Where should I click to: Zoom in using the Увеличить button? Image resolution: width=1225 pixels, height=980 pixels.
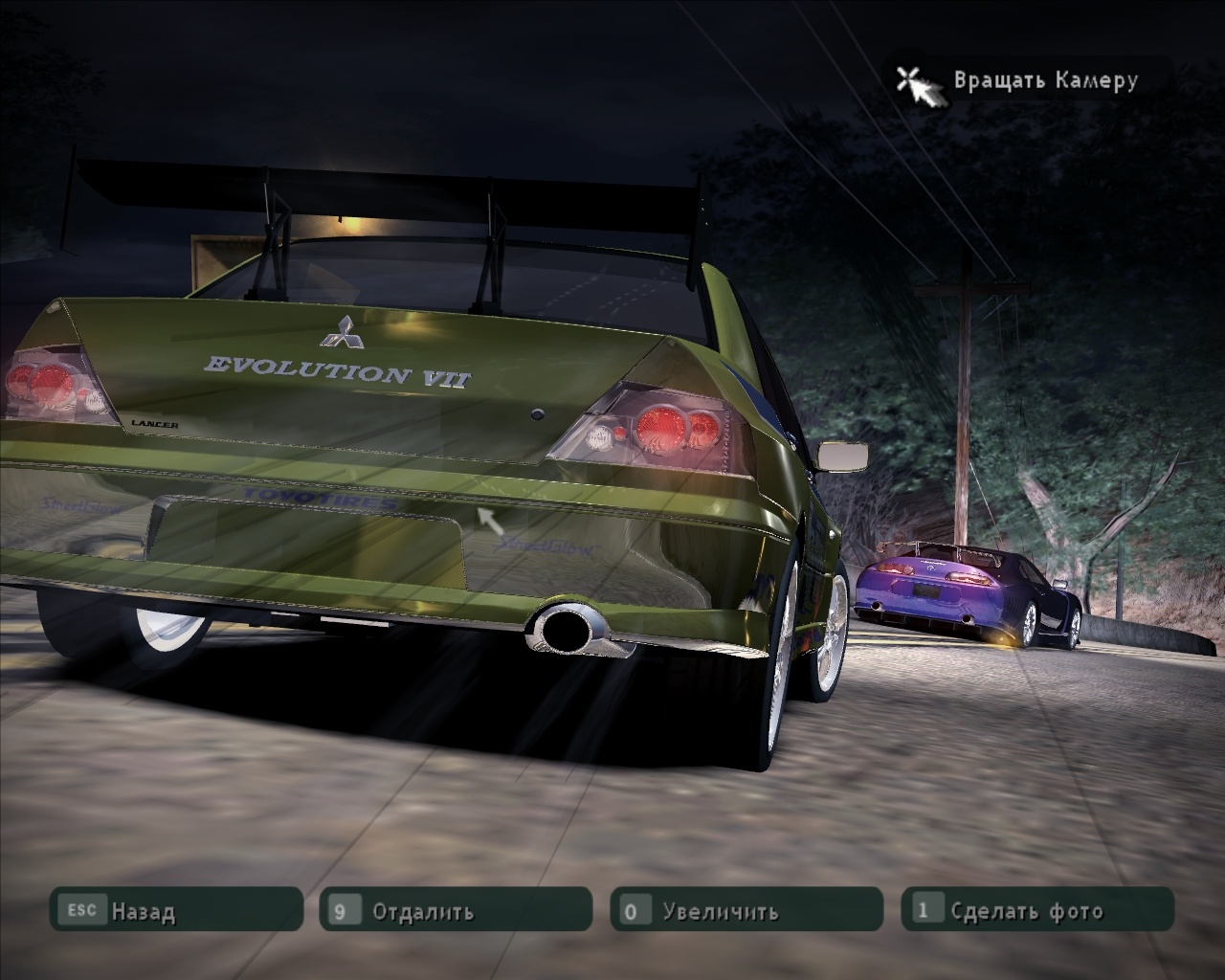tap(746, 910)
